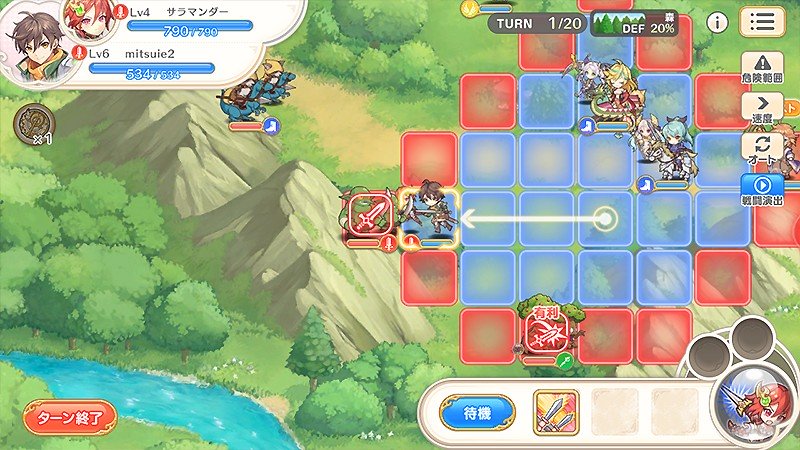Toggle 戦闘演出 battle animations

pyautogui.click(x=765, y=189)
